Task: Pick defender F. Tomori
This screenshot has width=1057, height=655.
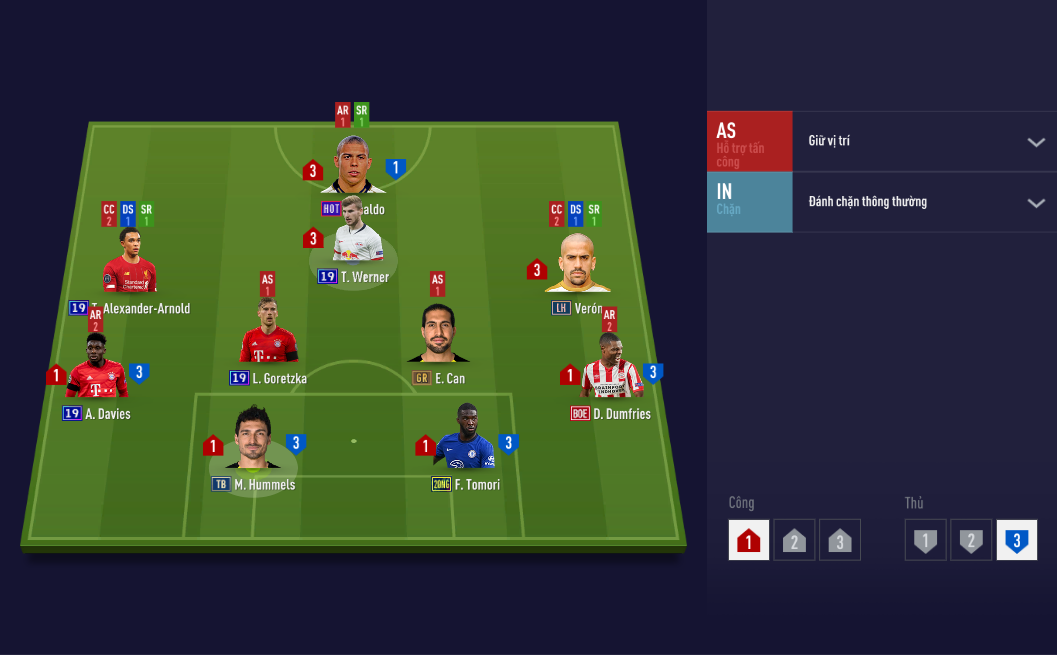Action: click(x=464, y=438)
